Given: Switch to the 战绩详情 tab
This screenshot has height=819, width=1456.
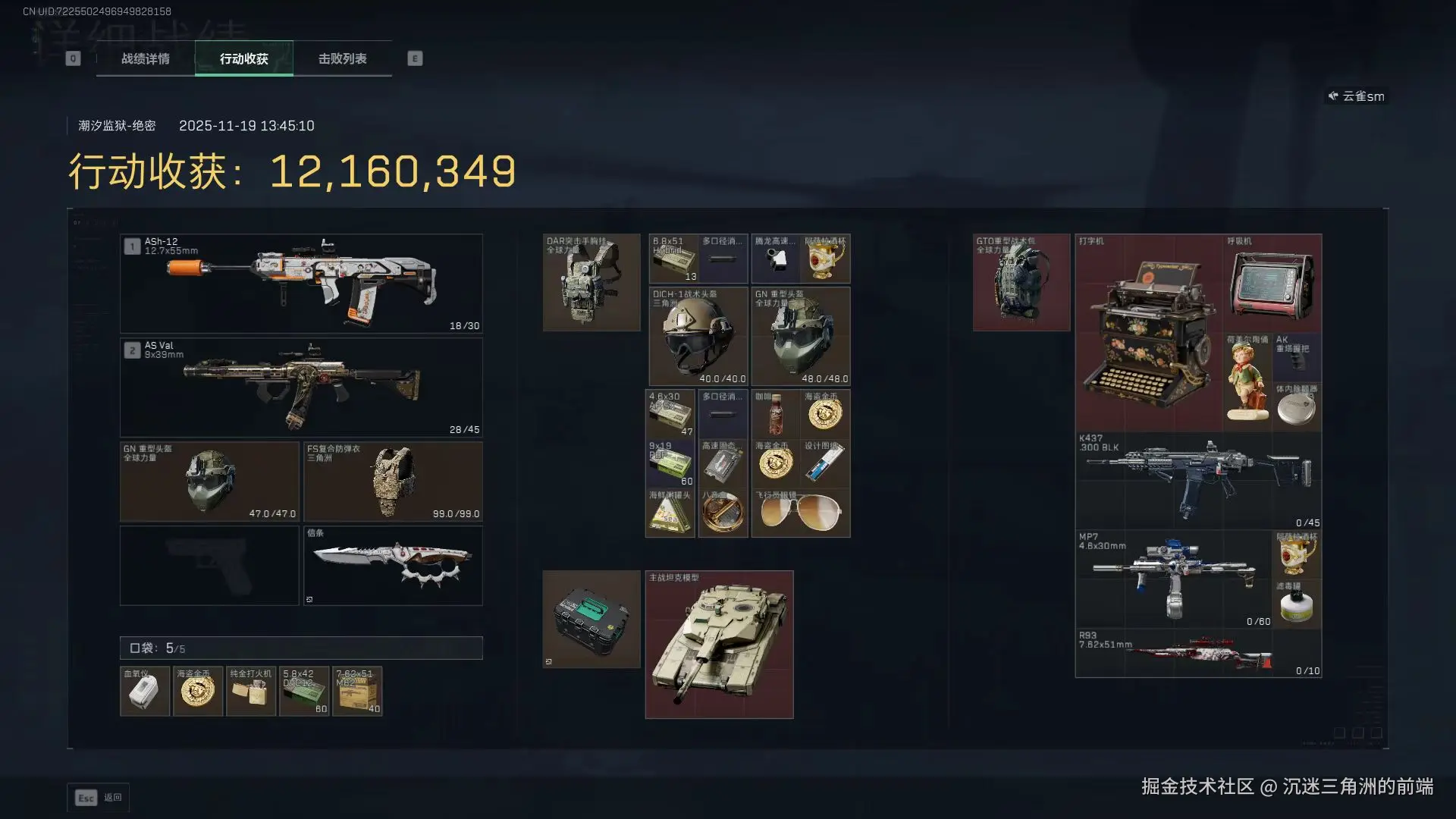Looking at the screenshot, I should pos(146,58).
